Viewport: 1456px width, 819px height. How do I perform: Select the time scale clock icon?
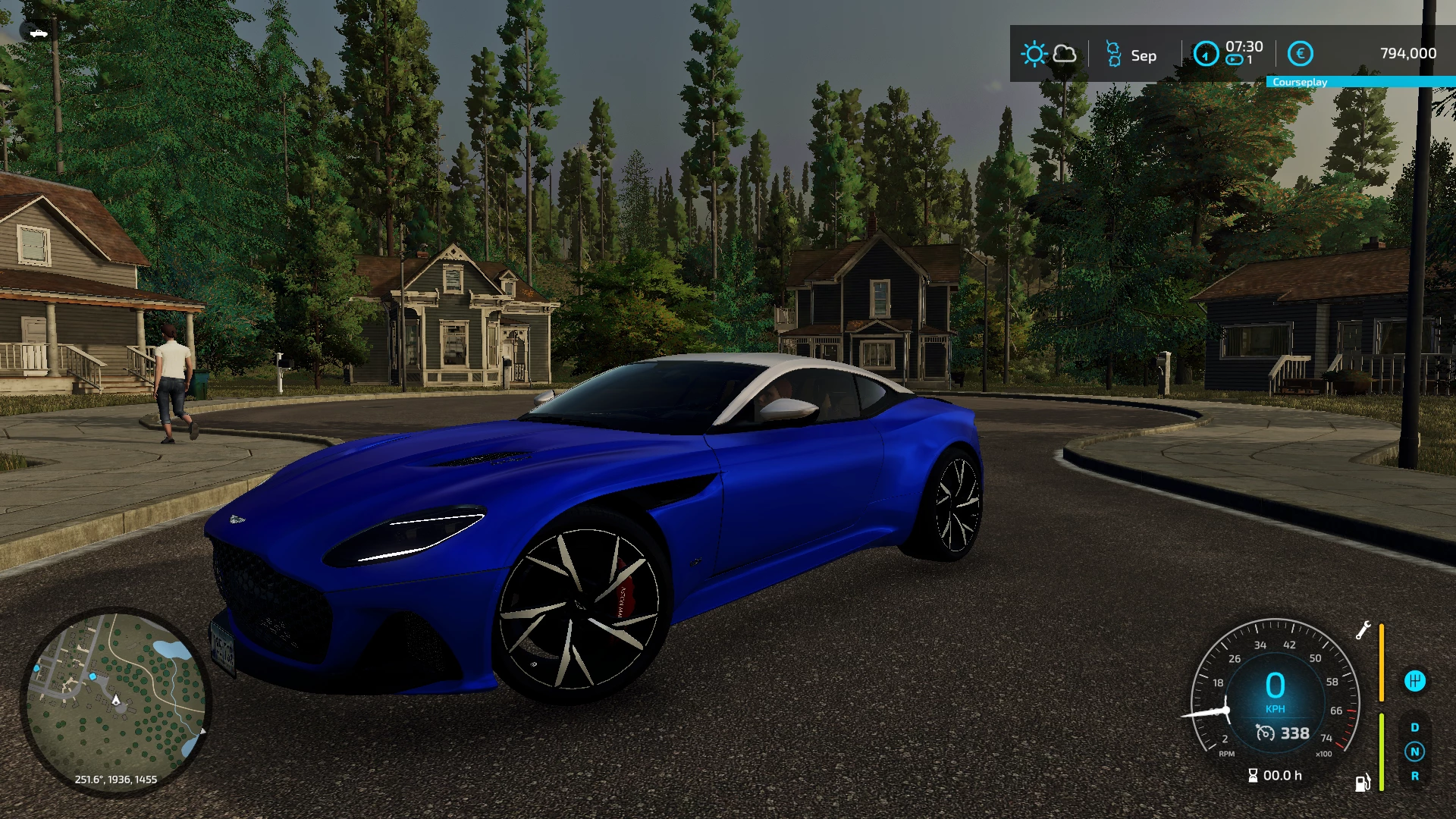coord(1207,55)
